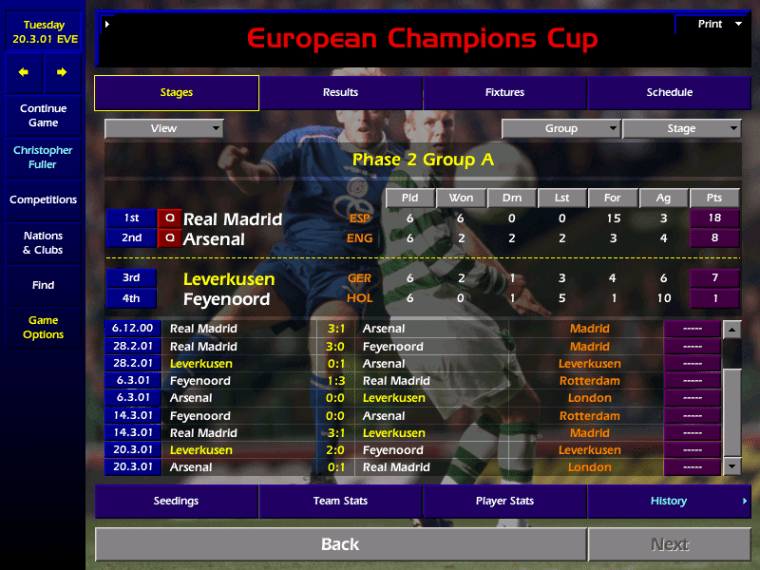Show the Seedings

coord(176,501)
